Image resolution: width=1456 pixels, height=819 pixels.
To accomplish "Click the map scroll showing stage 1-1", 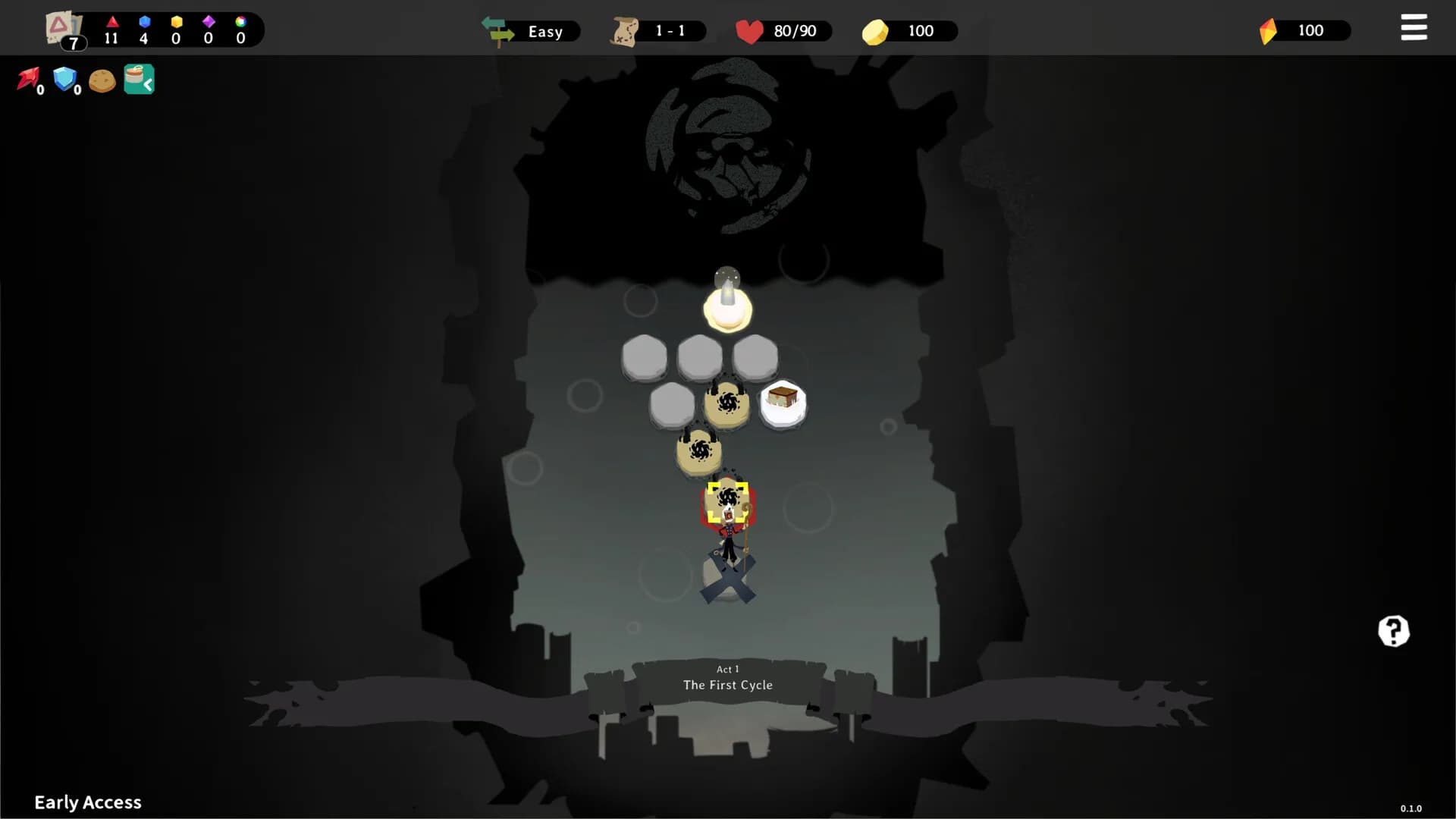I will click(656, 30).
